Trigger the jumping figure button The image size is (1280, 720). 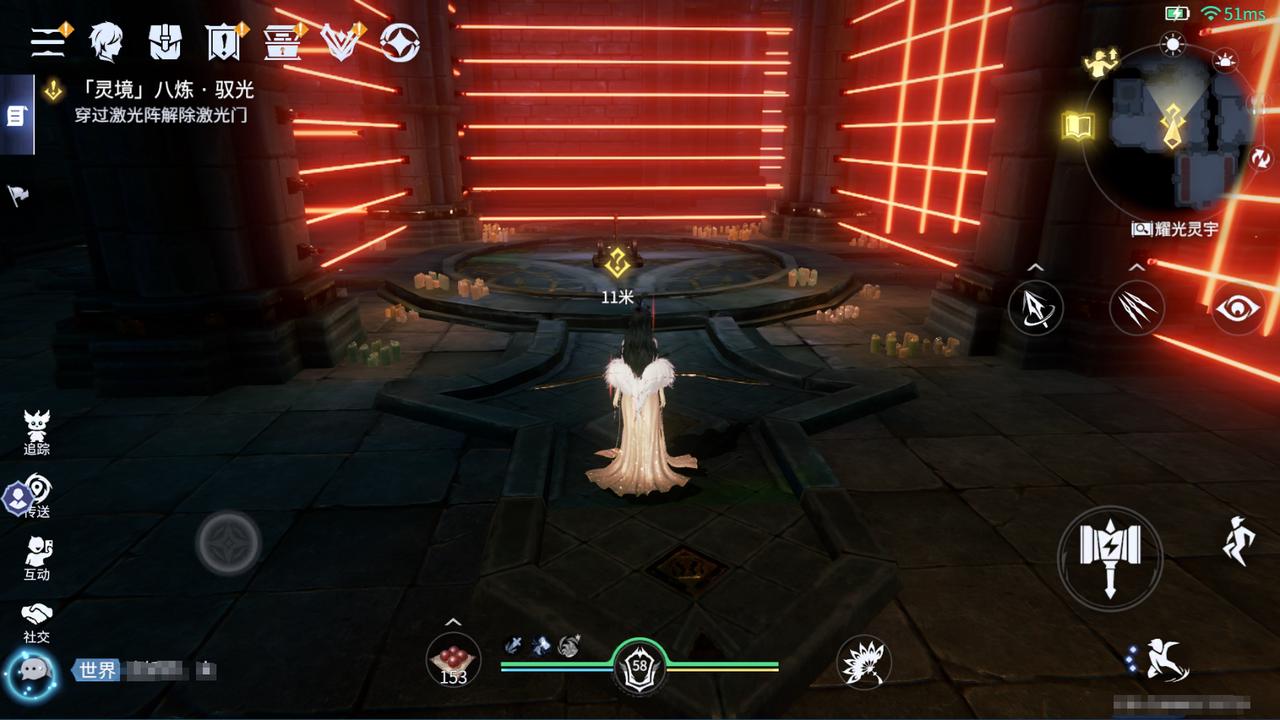point(1238,541)
